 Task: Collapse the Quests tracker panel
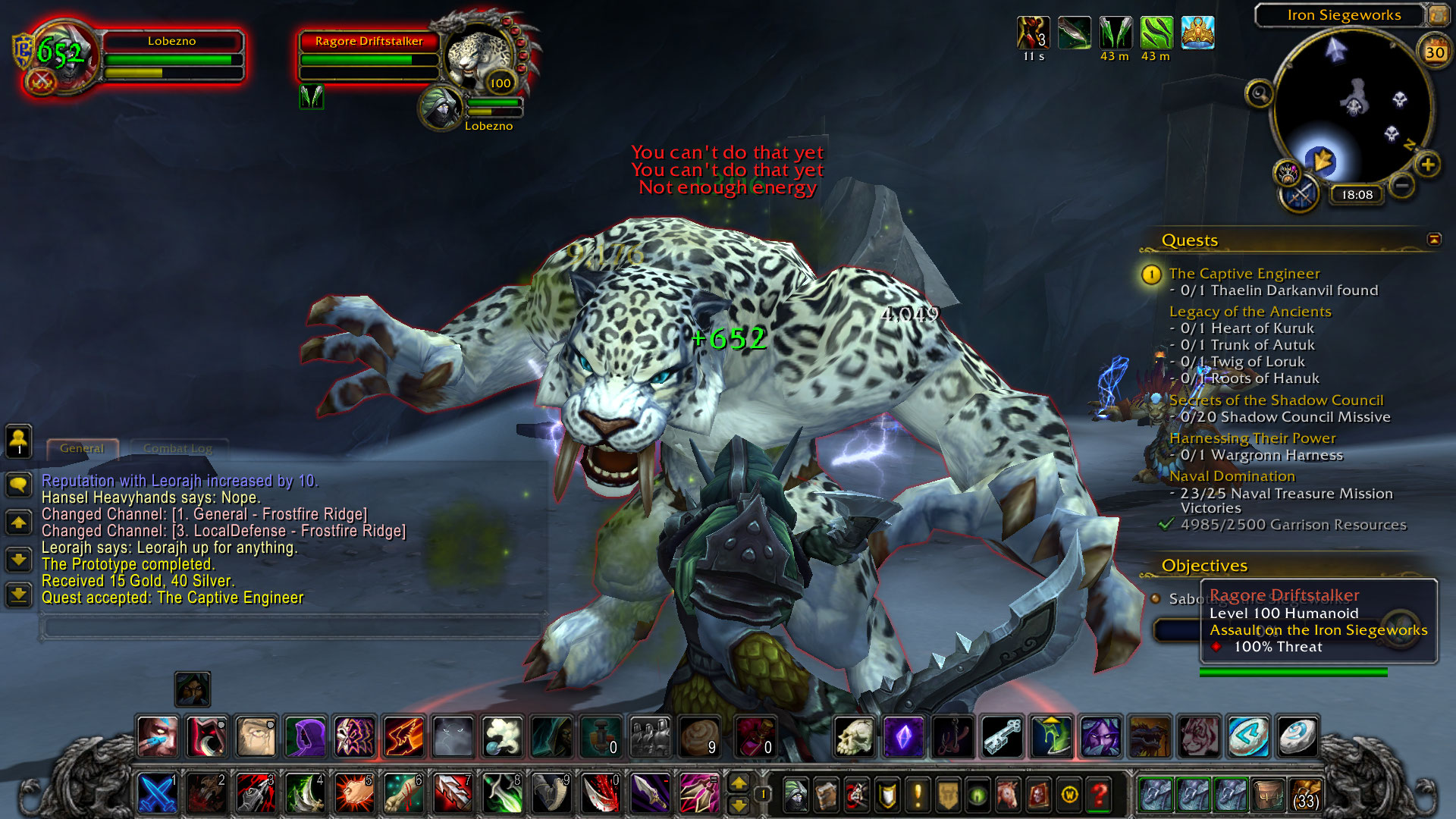(1434, 240)
